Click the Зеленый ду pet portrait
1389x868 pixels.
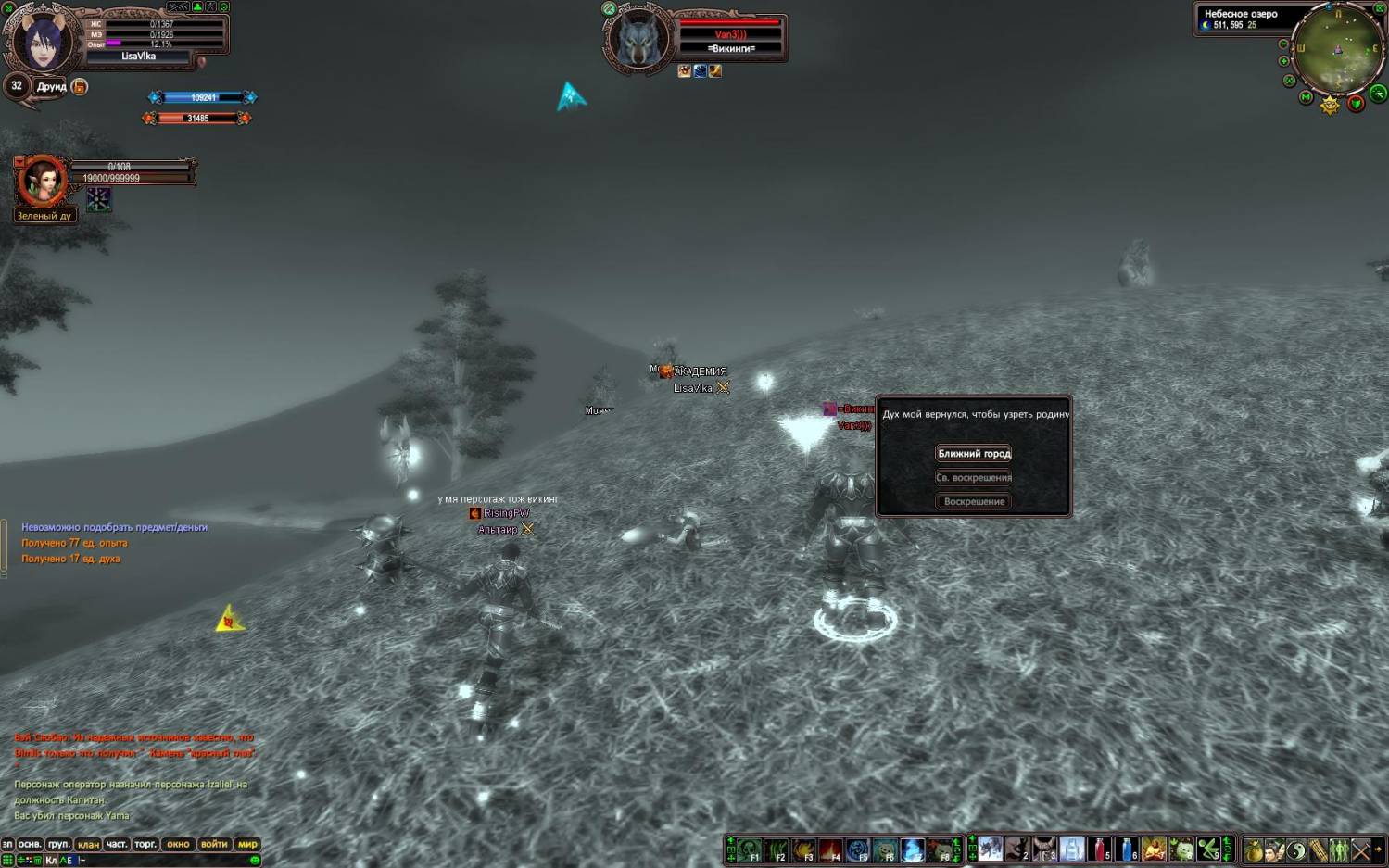click(42, 182)
